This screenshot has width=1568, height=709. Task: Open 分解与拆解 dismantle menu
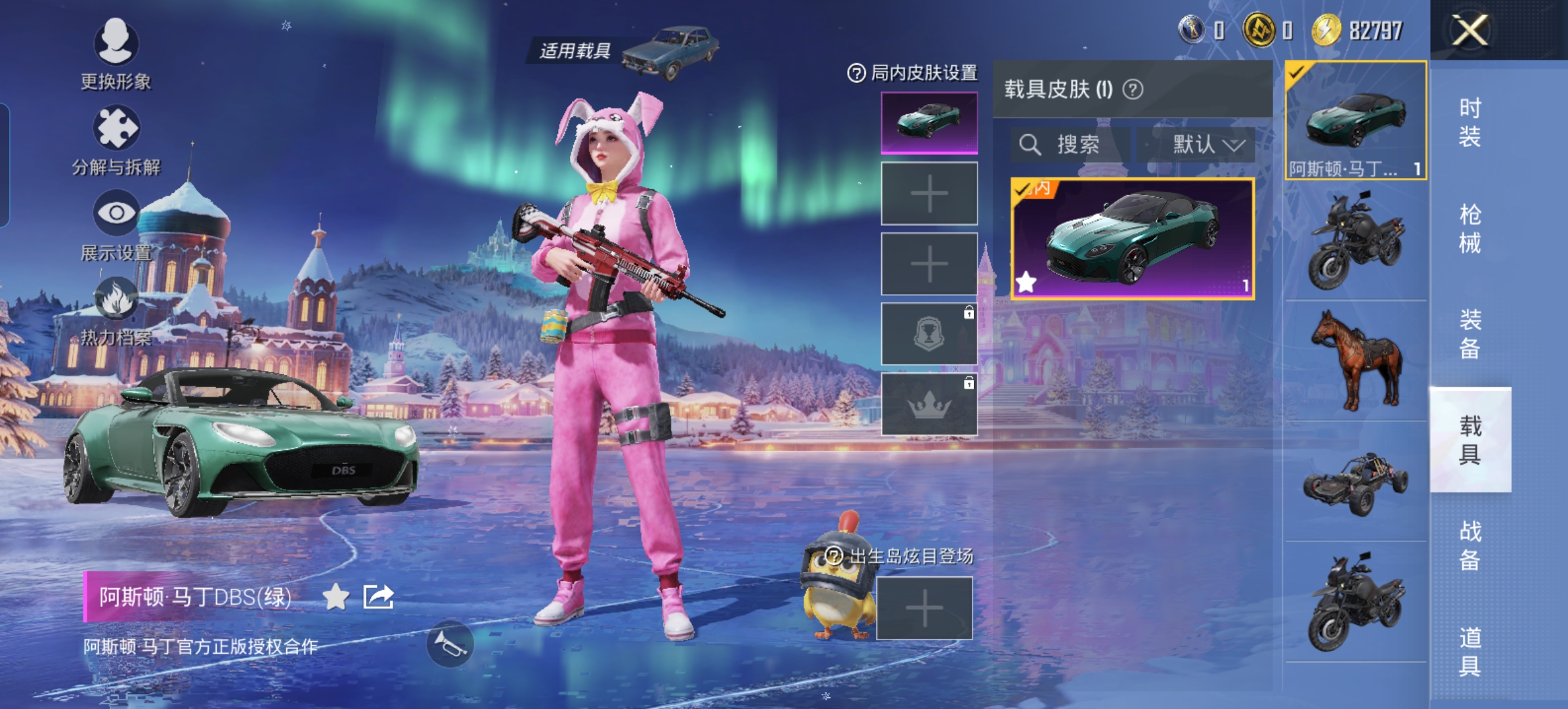[x=116, y=139]
